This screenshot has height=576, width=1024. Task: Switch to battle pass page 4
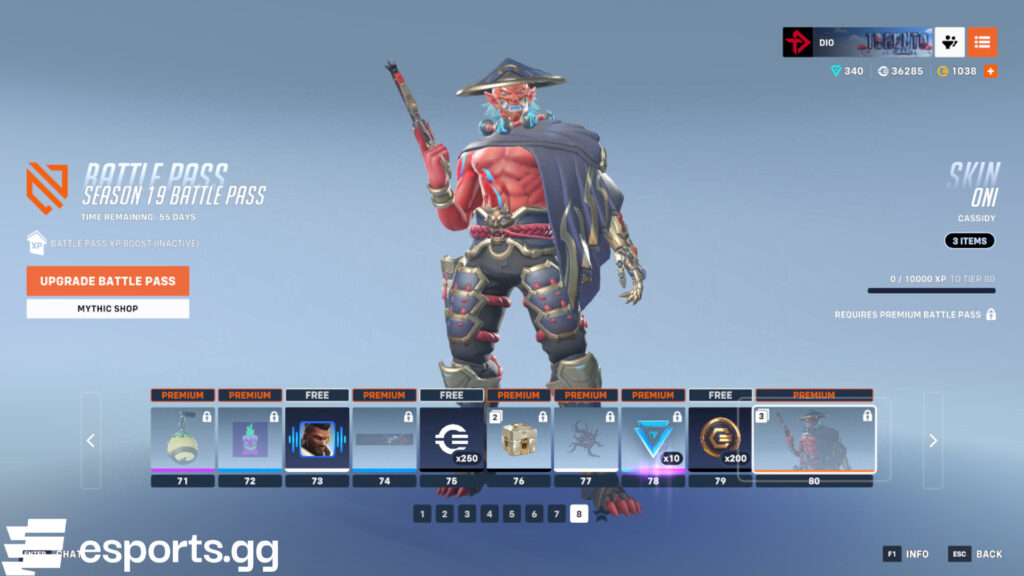(x=489, y=514)
